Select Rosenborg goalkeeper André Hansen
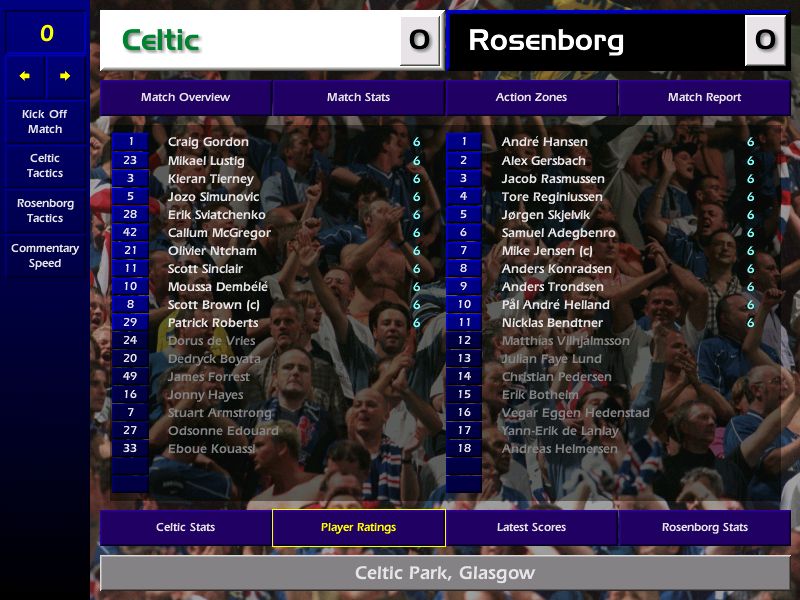This screenshot has height=600, width=800. pyautogui.click(x=544, y=142)
